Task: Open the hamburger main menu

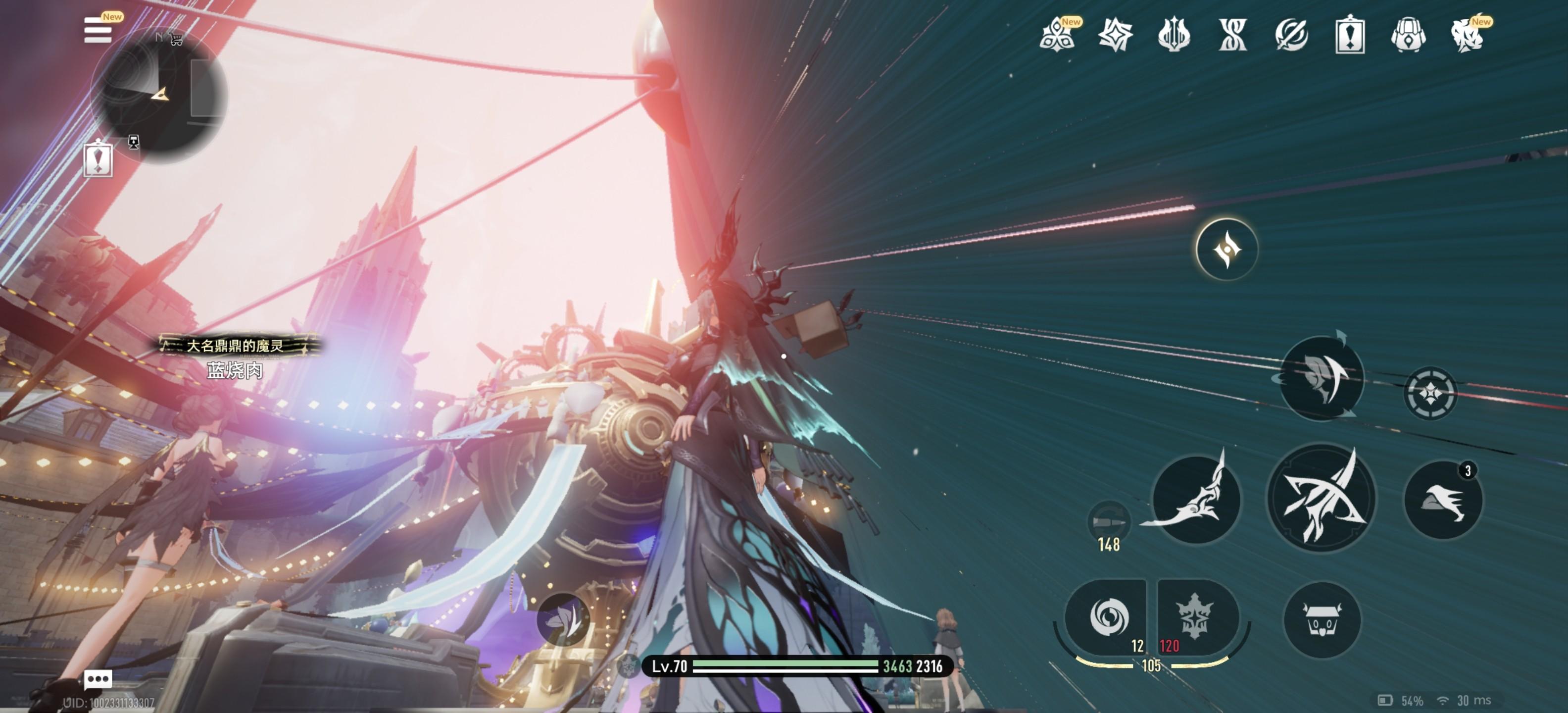Action: [98, 30]
